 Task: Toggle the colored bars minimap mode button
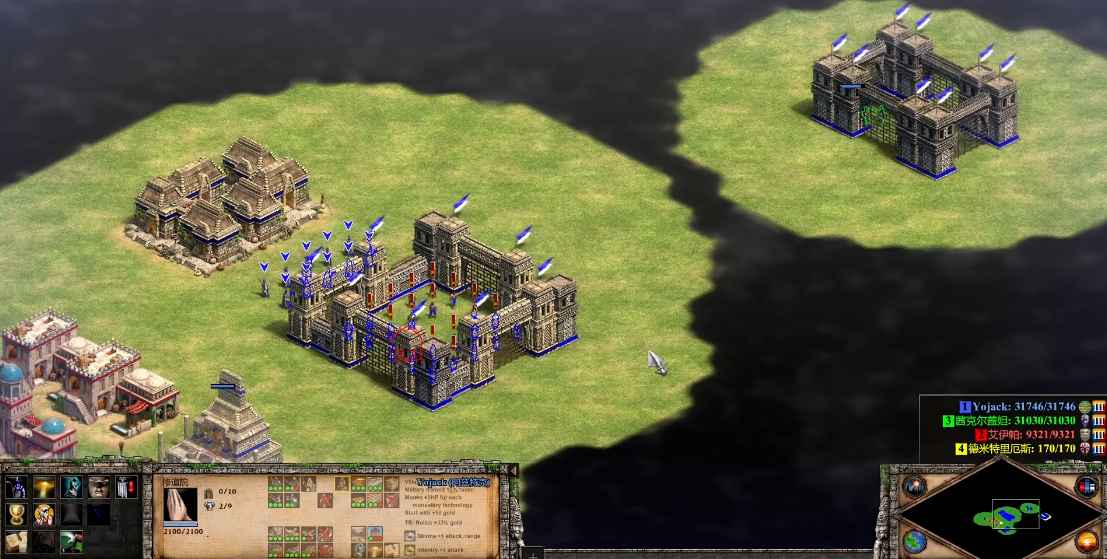point(1087,487)
